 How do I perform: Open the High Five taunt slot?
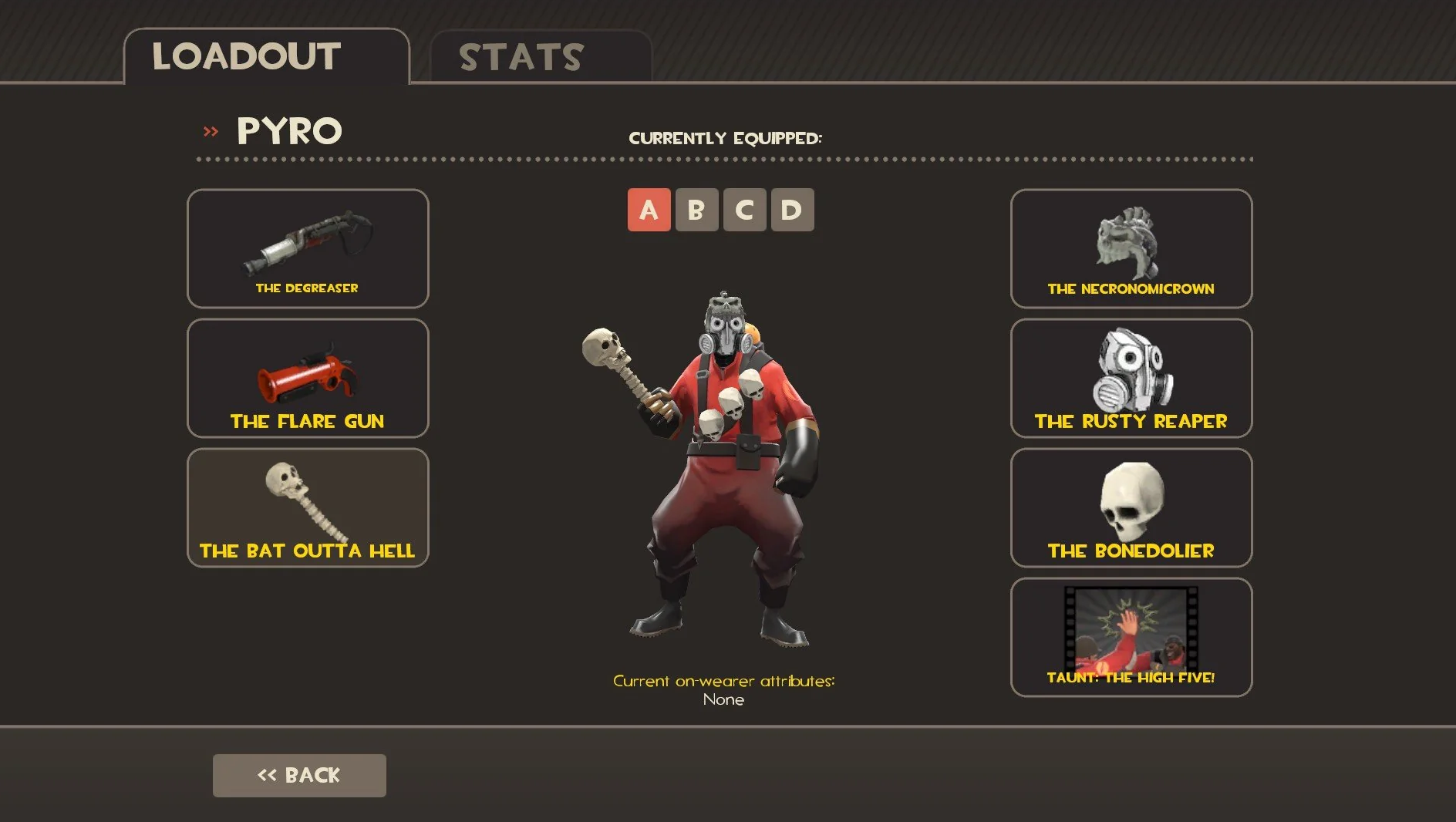click(1131, 637)
